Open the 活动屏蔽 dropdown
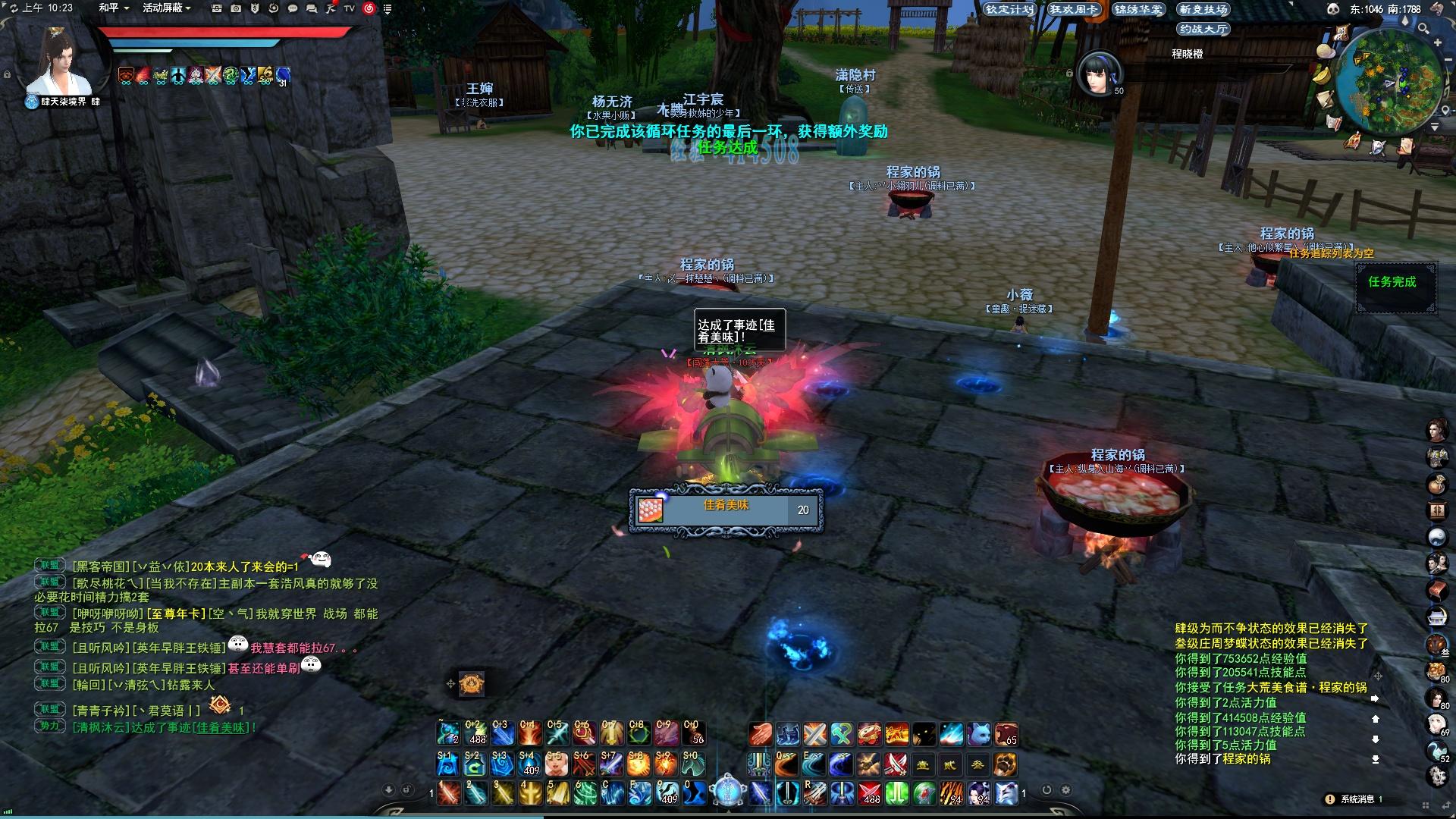 click(x=166, y=8)
